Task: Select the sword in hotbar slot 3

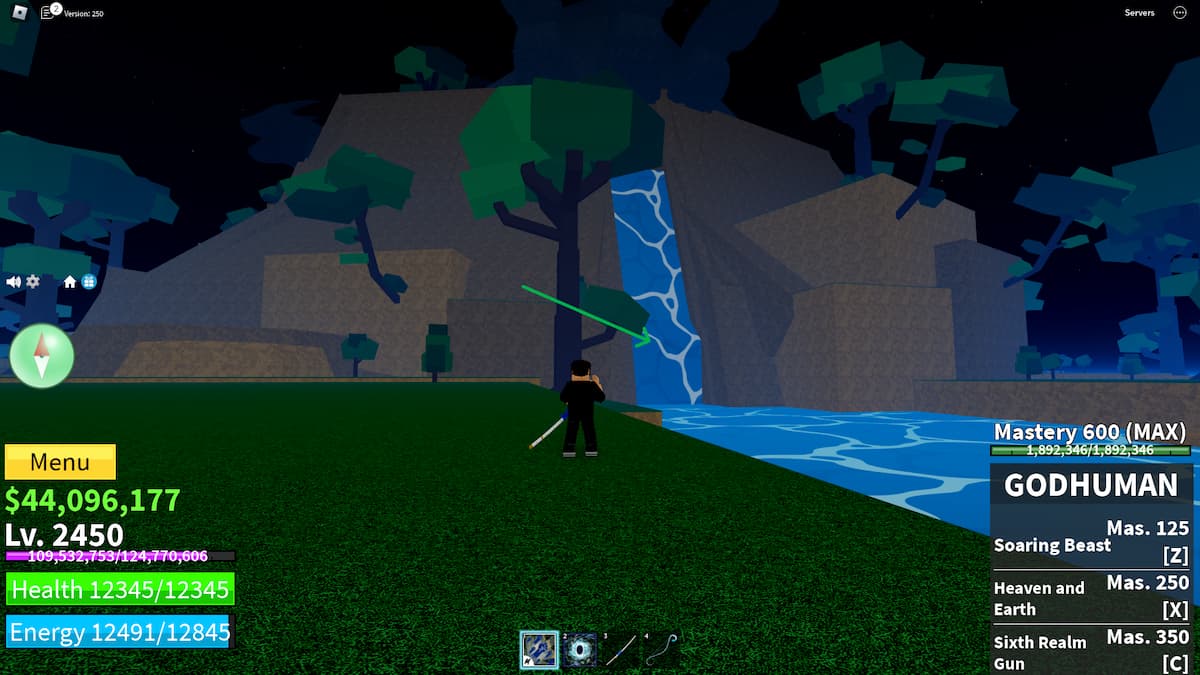Action: 620,650
